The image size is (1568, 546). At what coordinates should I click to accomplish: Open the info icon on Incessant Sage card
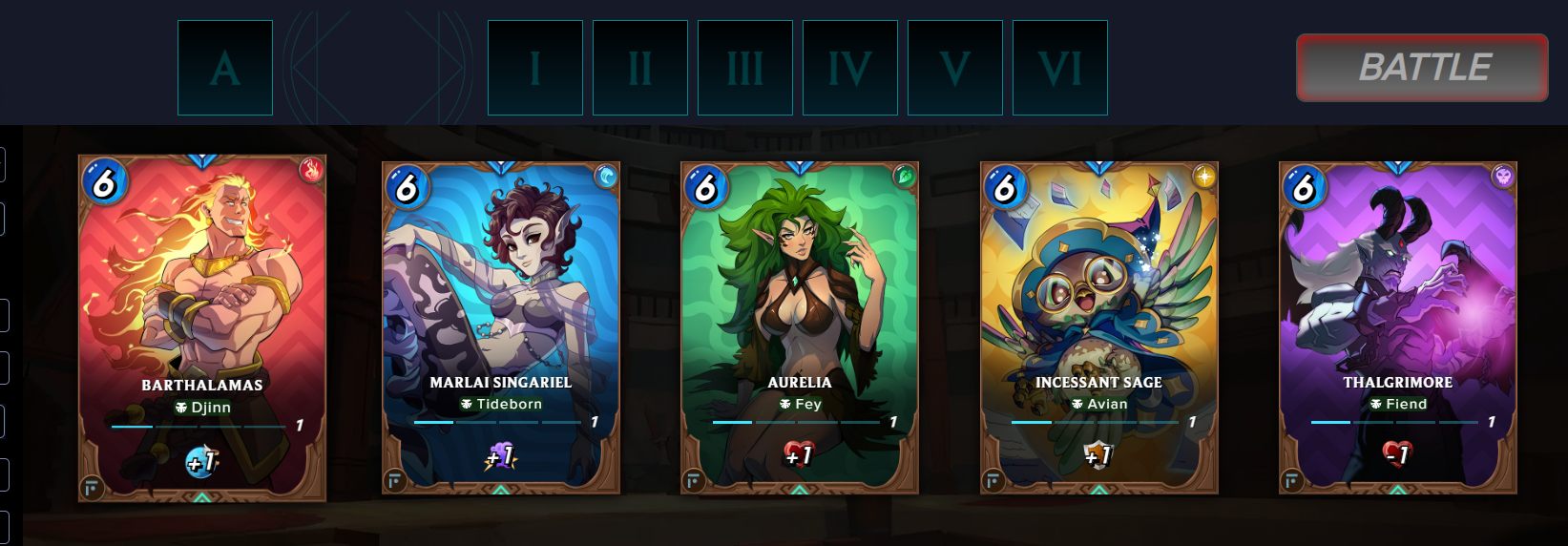(x=993, y=481)
